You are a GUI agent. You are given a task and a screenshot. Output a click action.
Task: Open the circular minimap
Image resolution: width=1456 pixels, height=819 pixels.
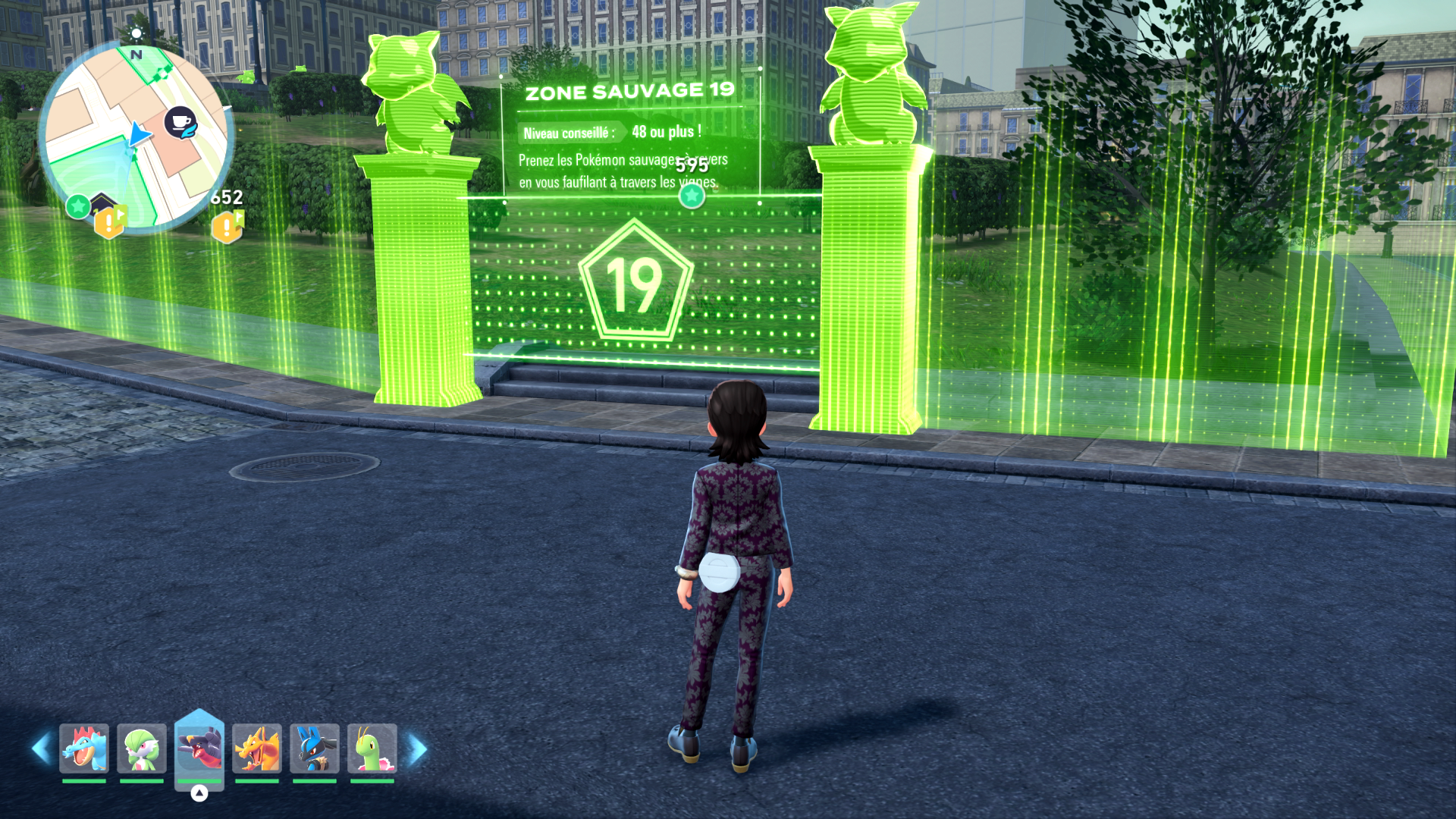(x=136, y=140)
